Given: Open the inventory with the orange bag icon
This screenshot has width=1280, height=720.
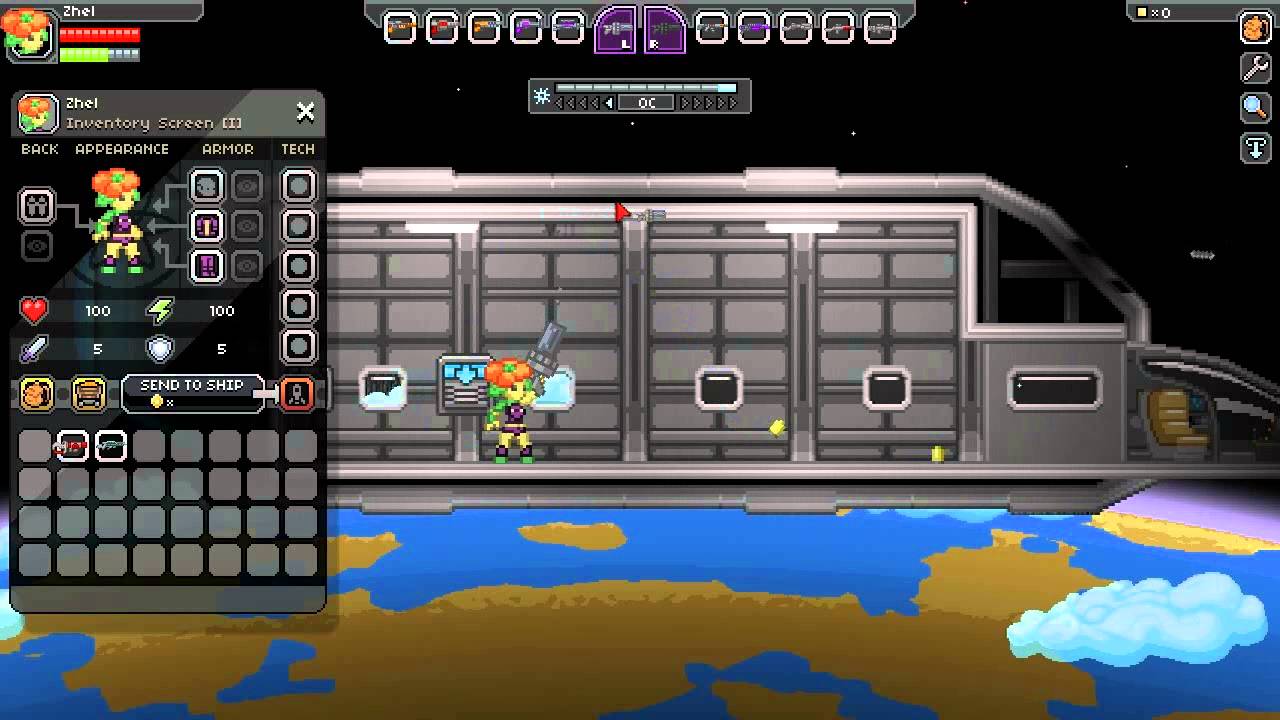Looking at the screenshot, I should click(x=1256, y=28).
